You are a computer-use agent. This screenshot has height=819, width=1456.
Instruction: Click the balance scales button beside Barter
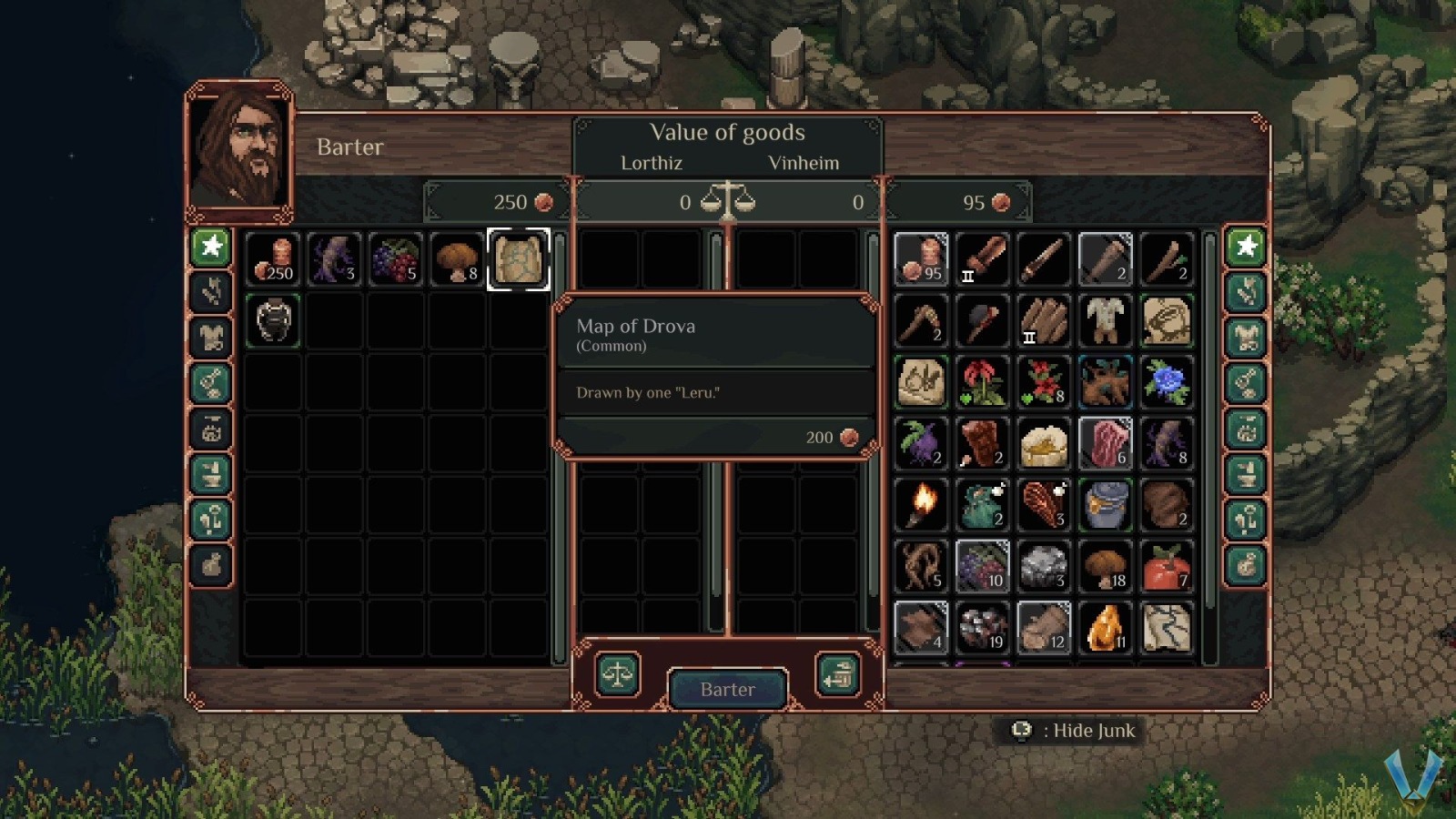[618, 675]
